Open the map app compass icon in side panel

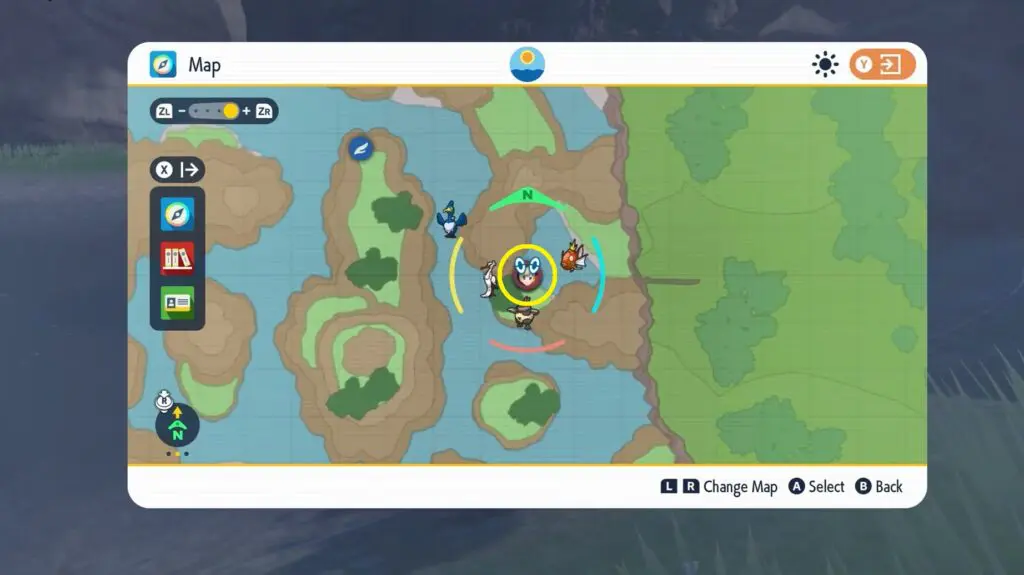pos(177,213)
